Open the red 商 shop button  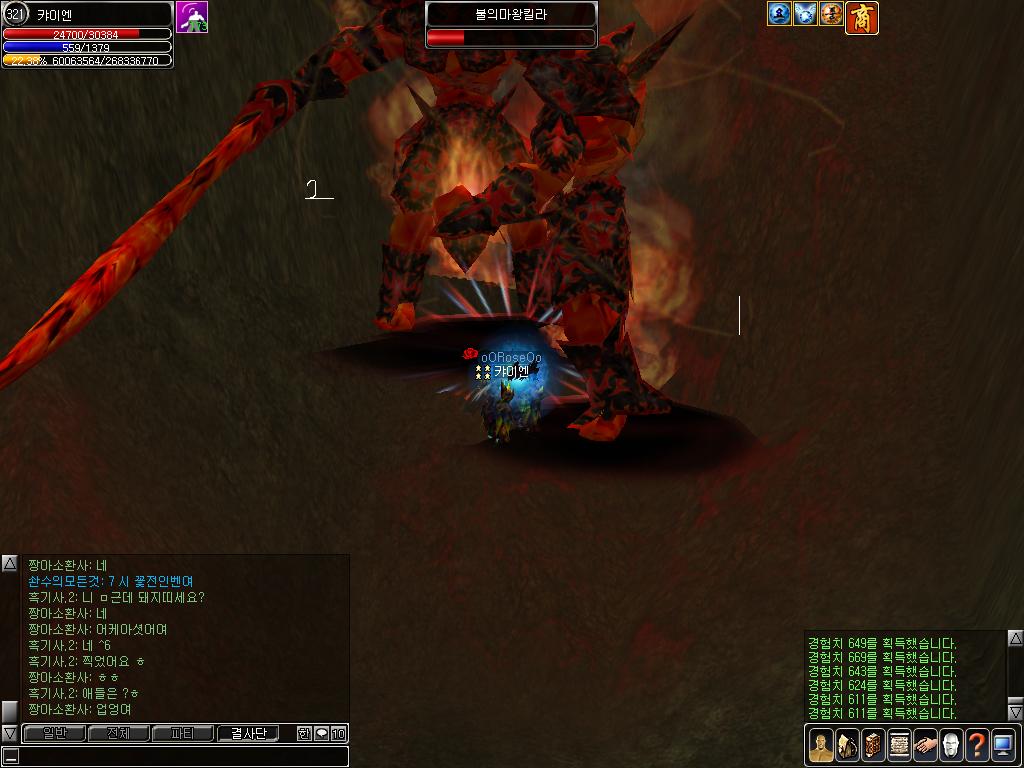[862, 17]
